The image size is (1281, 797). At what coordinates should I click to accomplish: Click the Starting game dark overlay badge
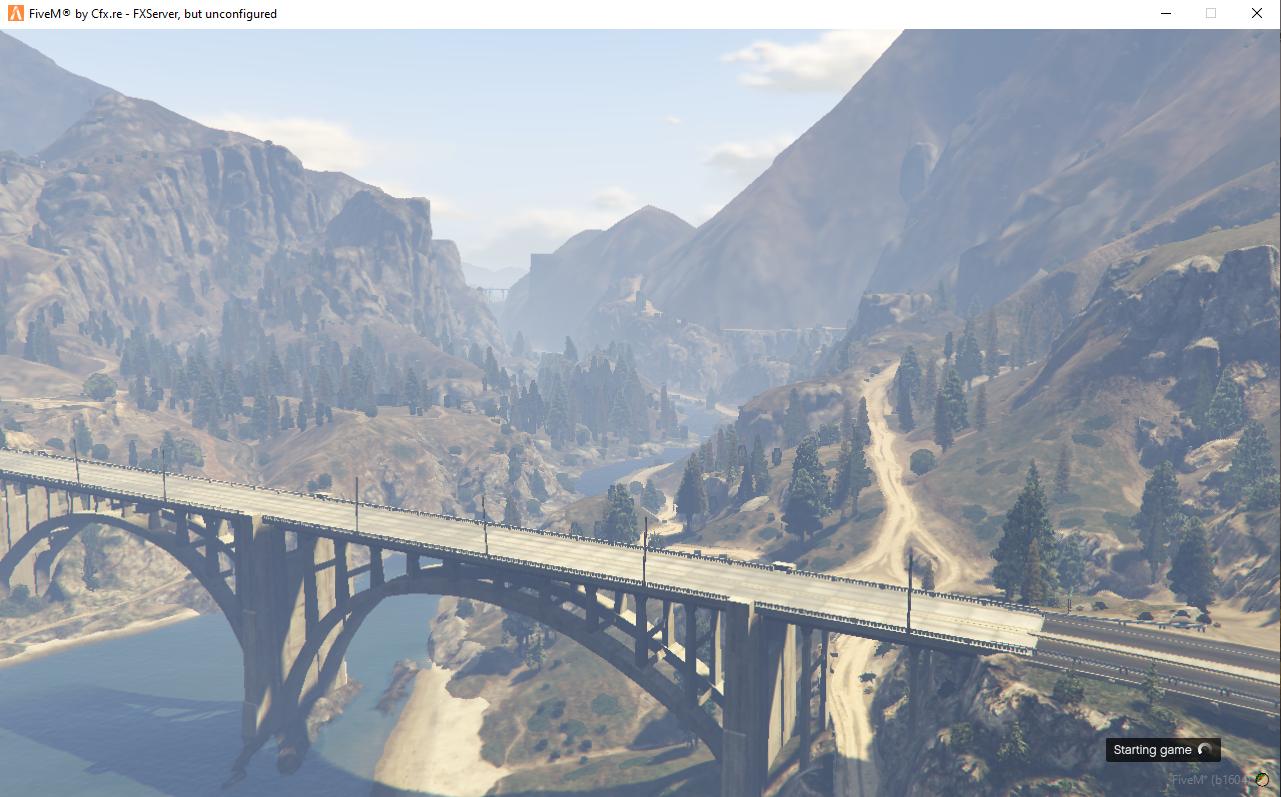[1163, 750]
